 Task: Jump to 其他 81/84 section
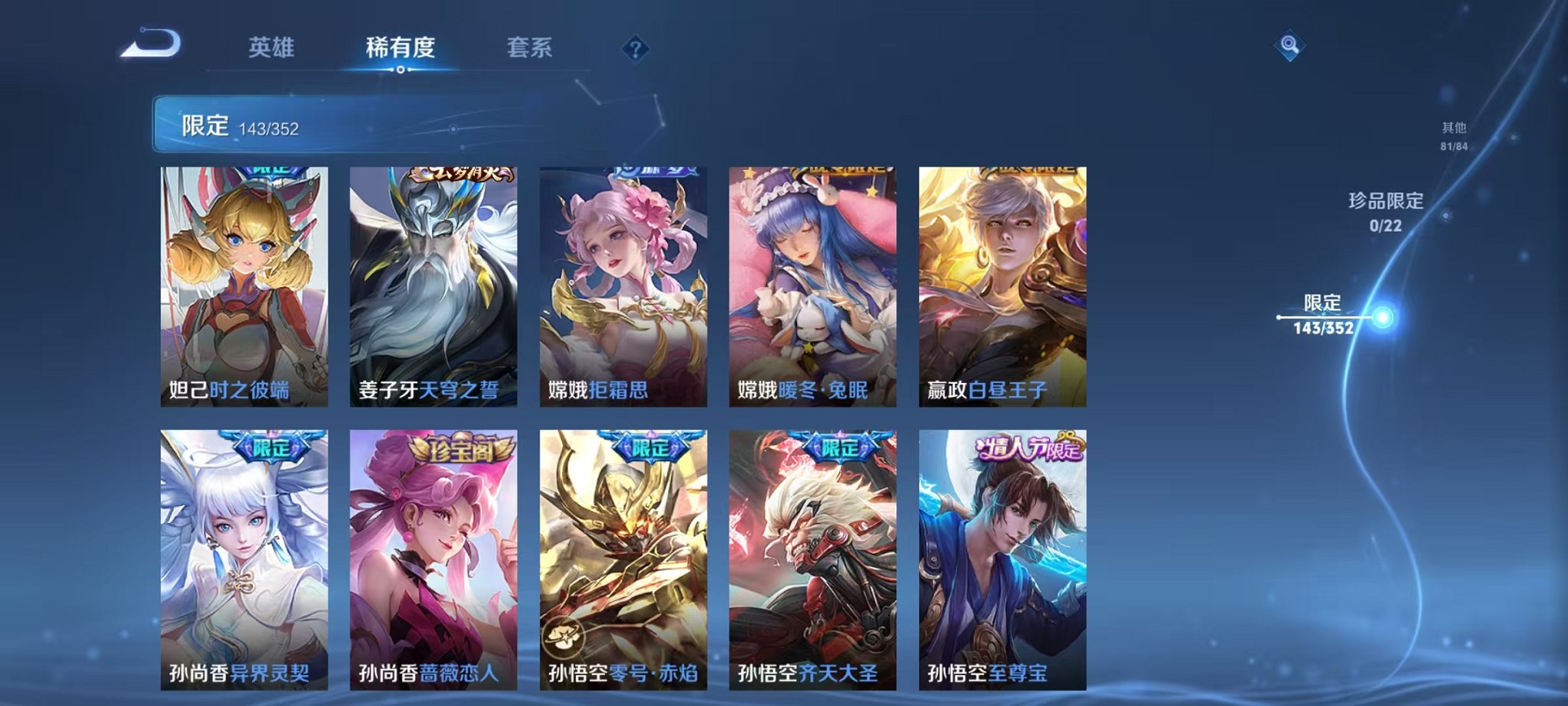1454,137
